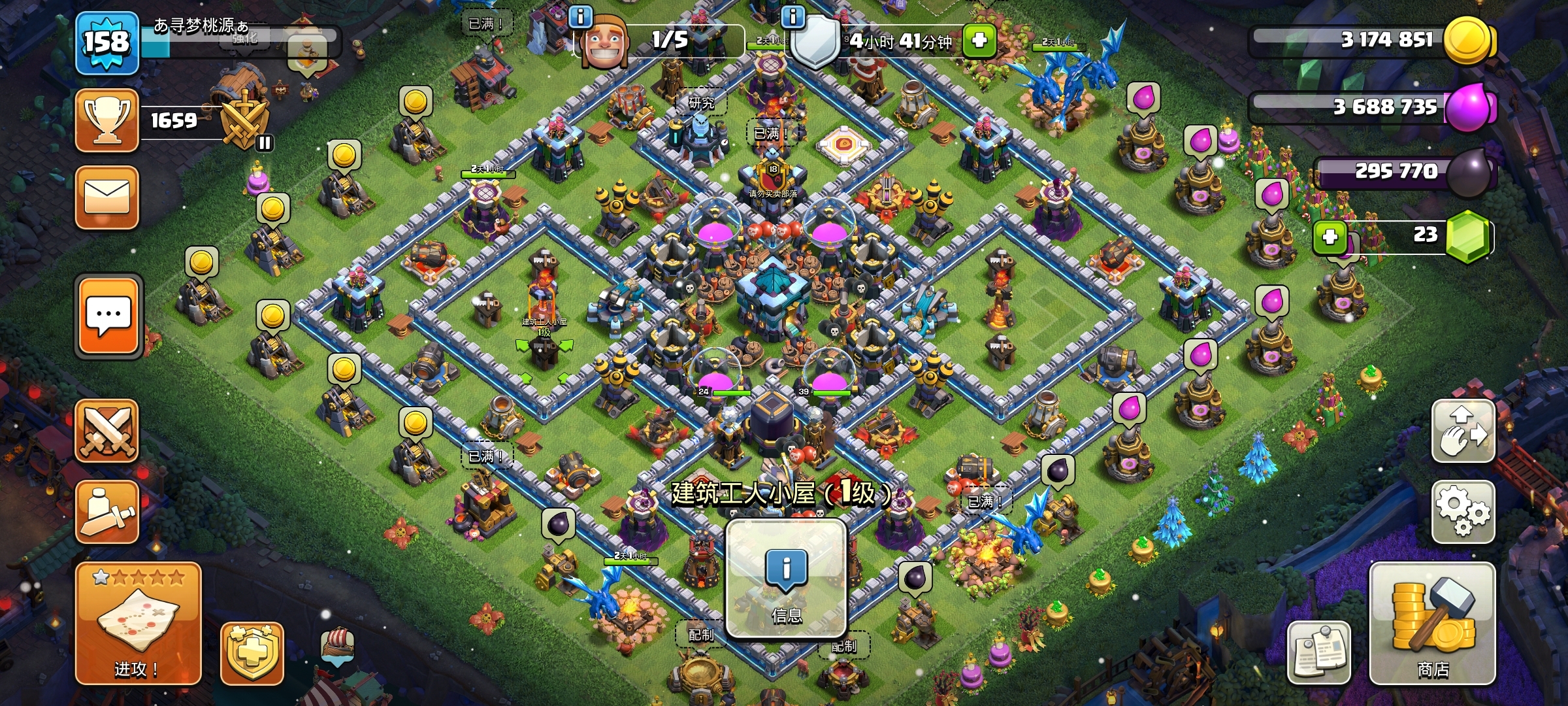Open the crossed swords clan war button
Image resolution: width=1568 pixels, height=706 pixels.
click(107, 431)
